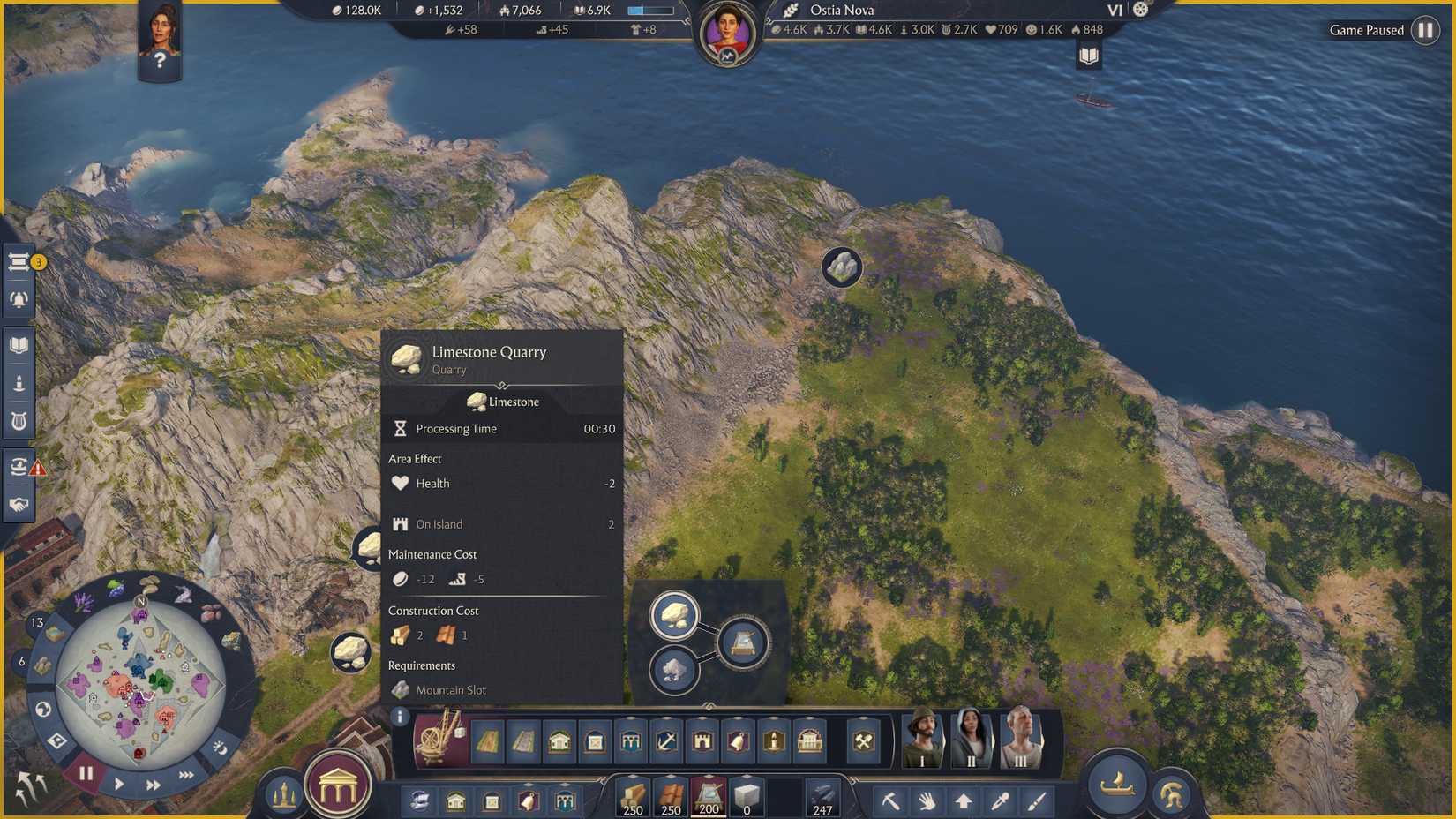Viewport: 1456px width, 819px height.
Task: Select the demolish pickaxe tool
Action: [x=891, y=800]
